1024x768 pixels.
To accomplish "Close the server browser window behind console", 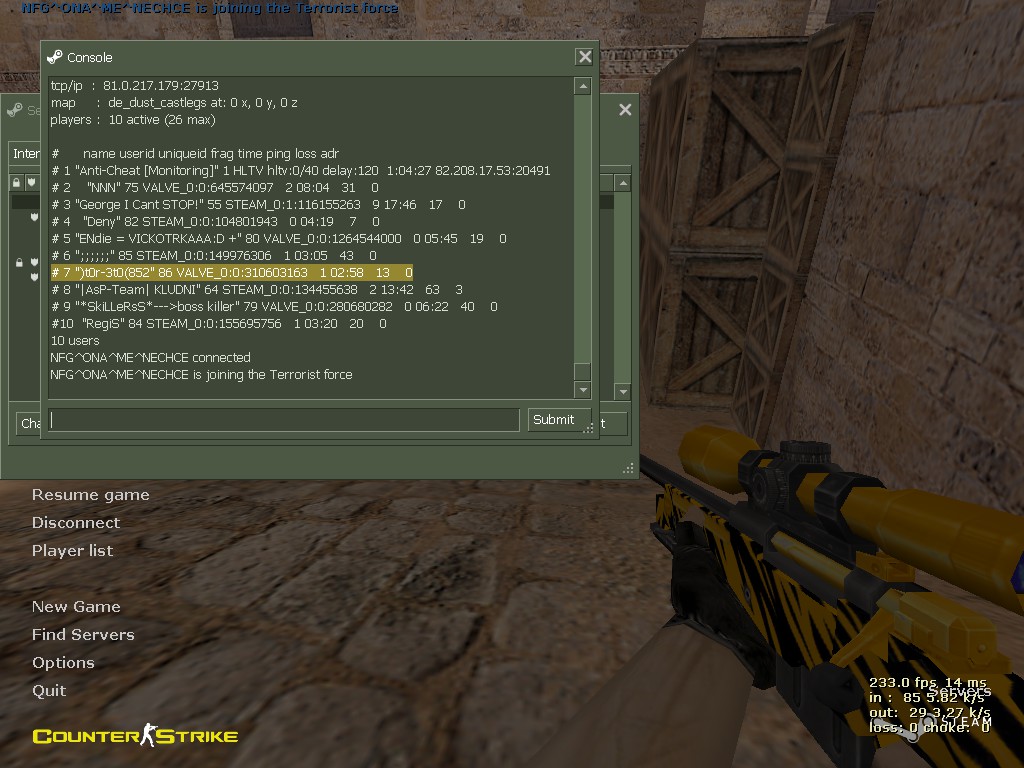I will click(625, 110).
